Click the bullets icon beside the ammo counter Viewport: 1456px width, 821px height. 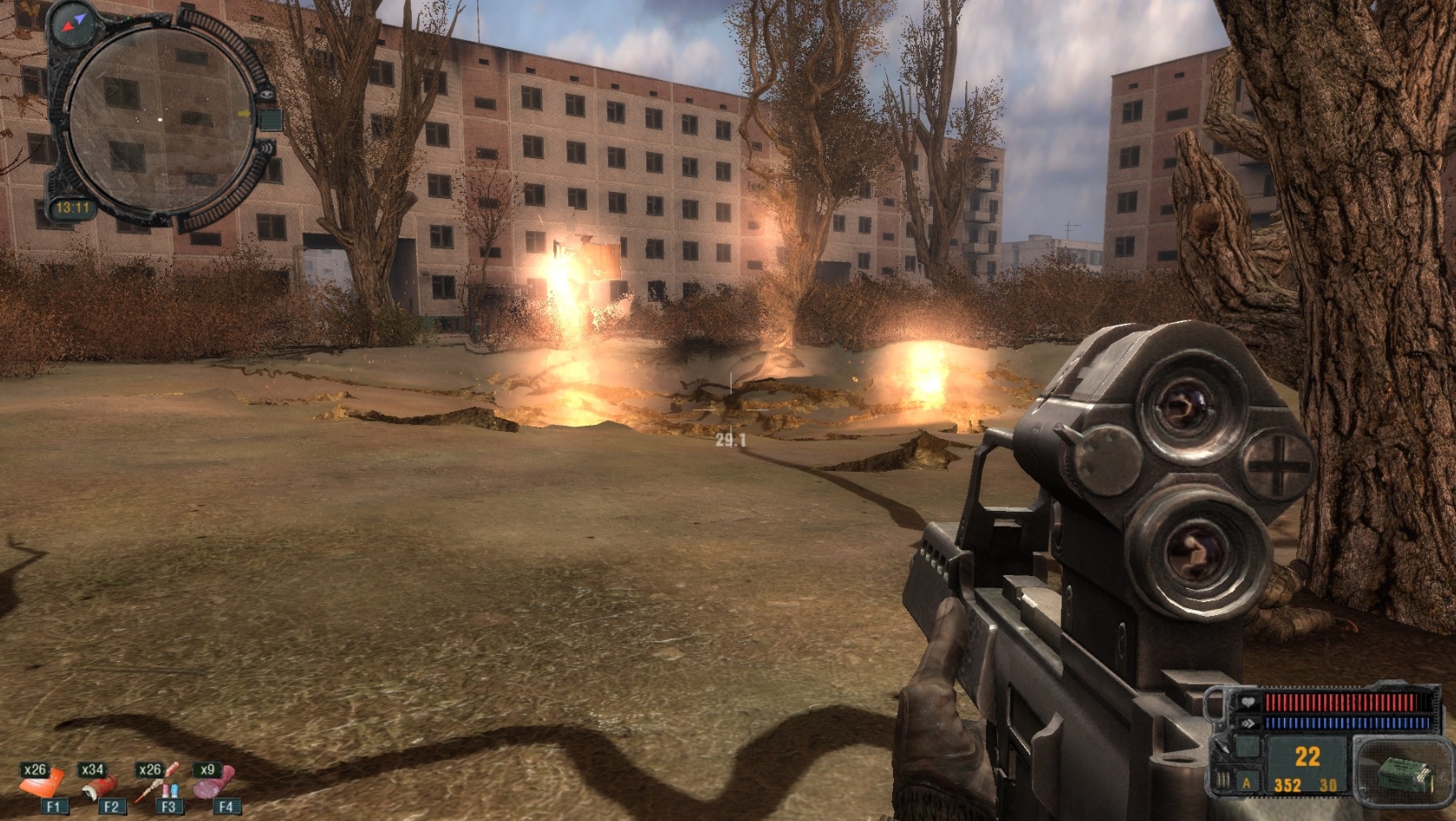pyautogui.click(x=1223, y=779)
